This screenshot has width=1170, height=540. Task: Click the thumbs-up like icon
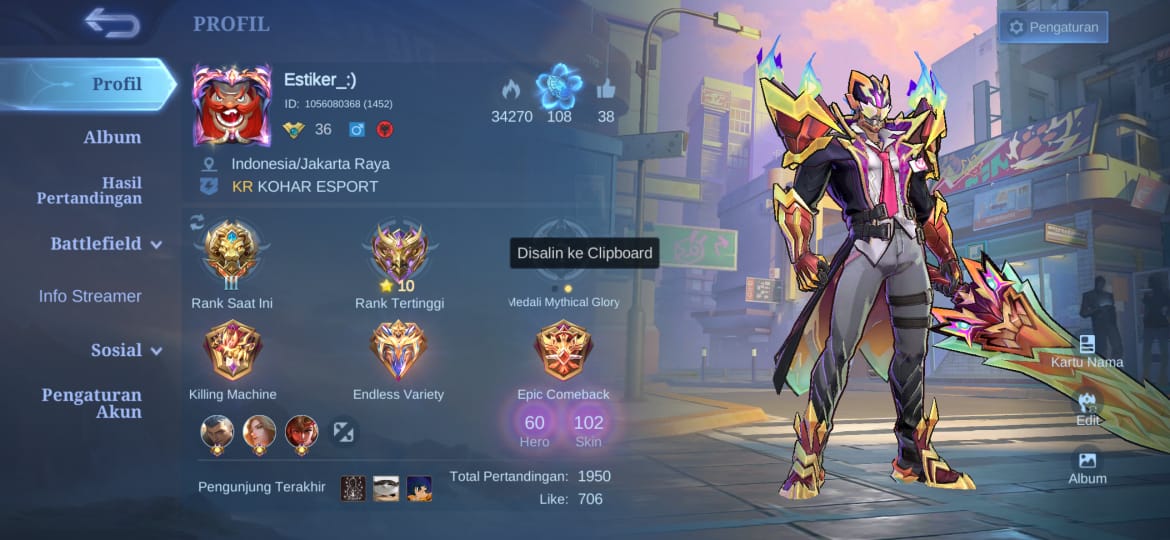tap(606, 90)
